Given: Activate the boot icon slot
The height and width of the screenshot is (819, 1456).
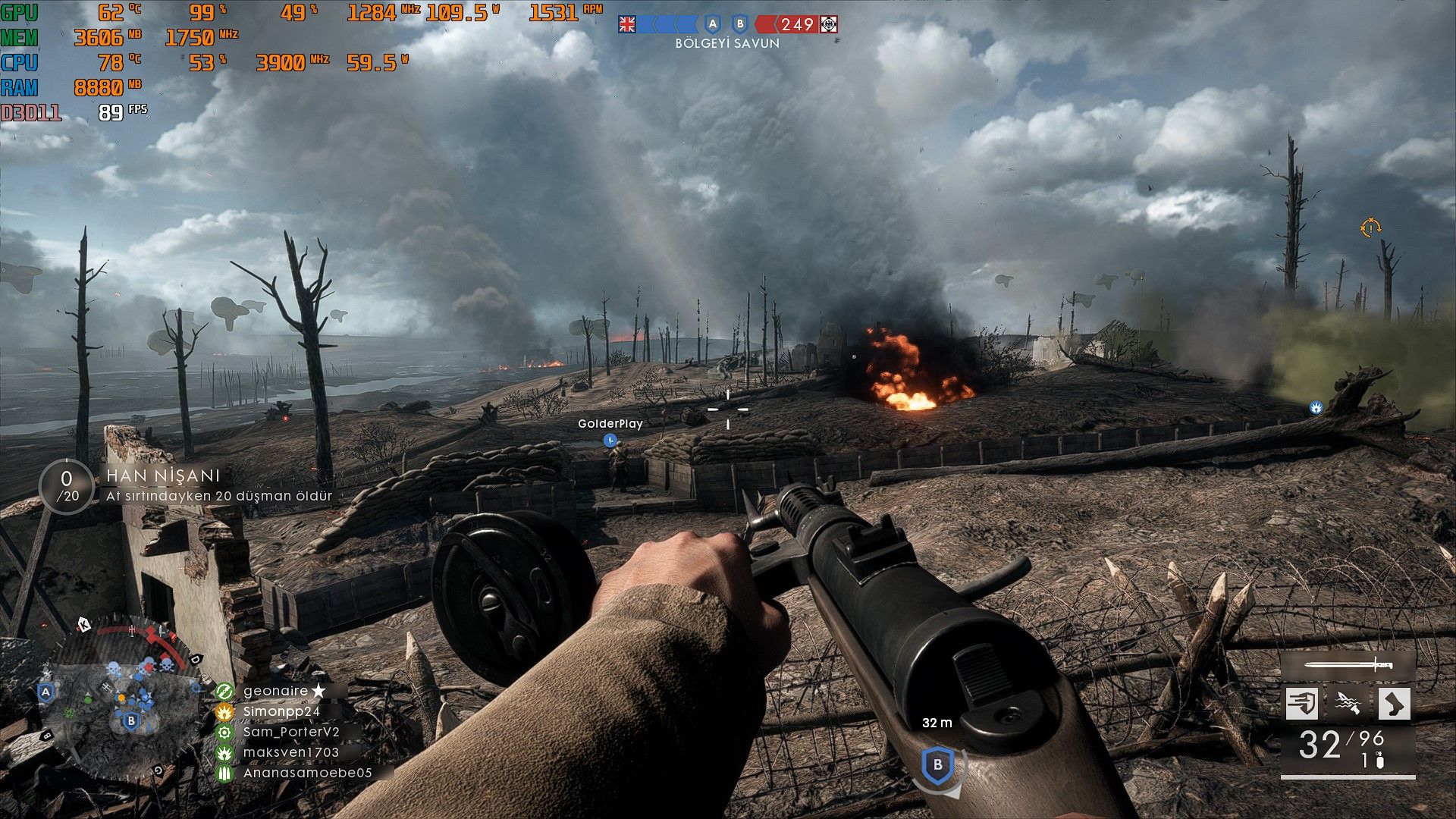Looking at the screenshot, I should tap(1394, 703).
